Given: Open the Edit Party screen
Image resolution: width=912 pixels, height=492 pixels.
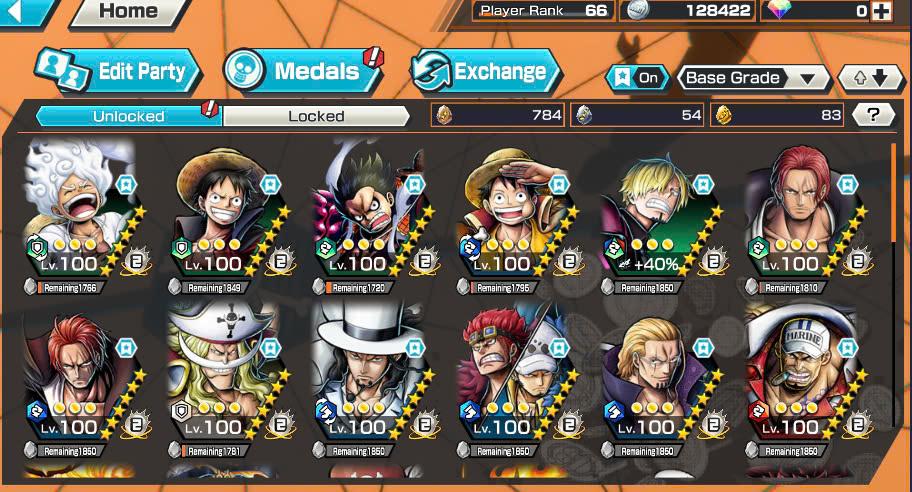Looking at the screenshot, I should click(x=118, y=71).
